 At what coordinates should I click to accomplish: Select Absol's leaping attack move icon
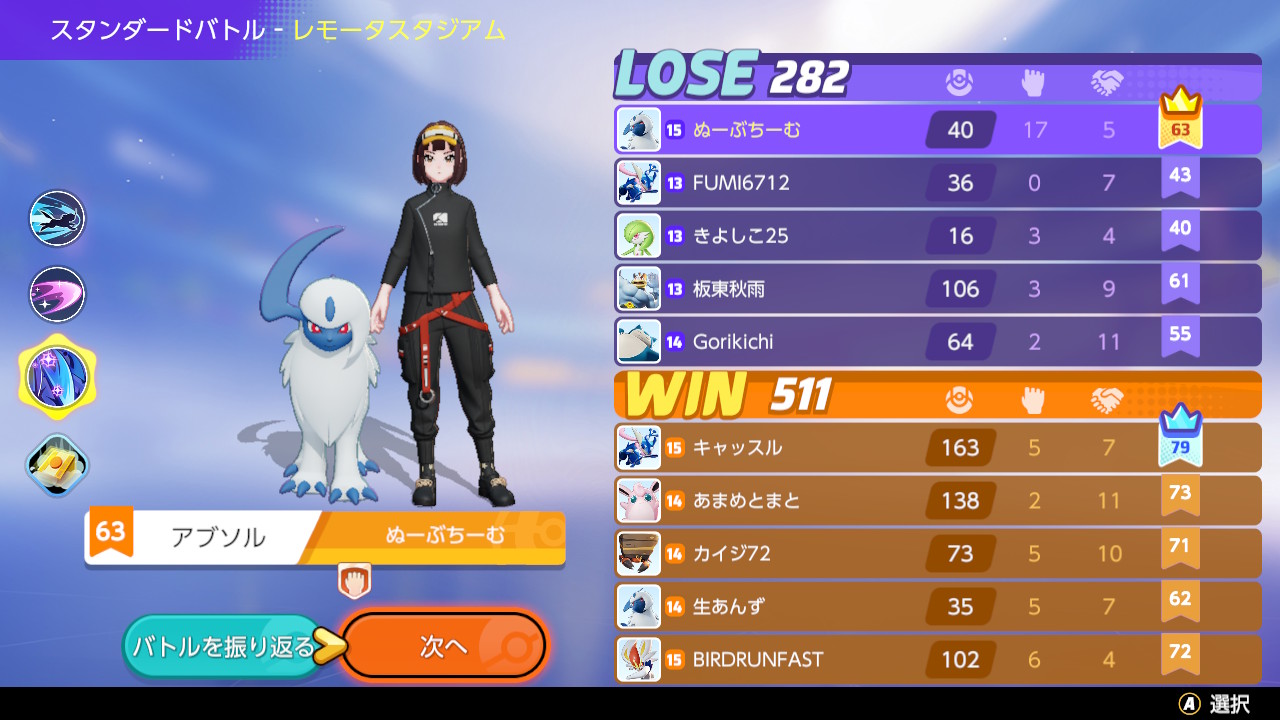tap(56, 218)
